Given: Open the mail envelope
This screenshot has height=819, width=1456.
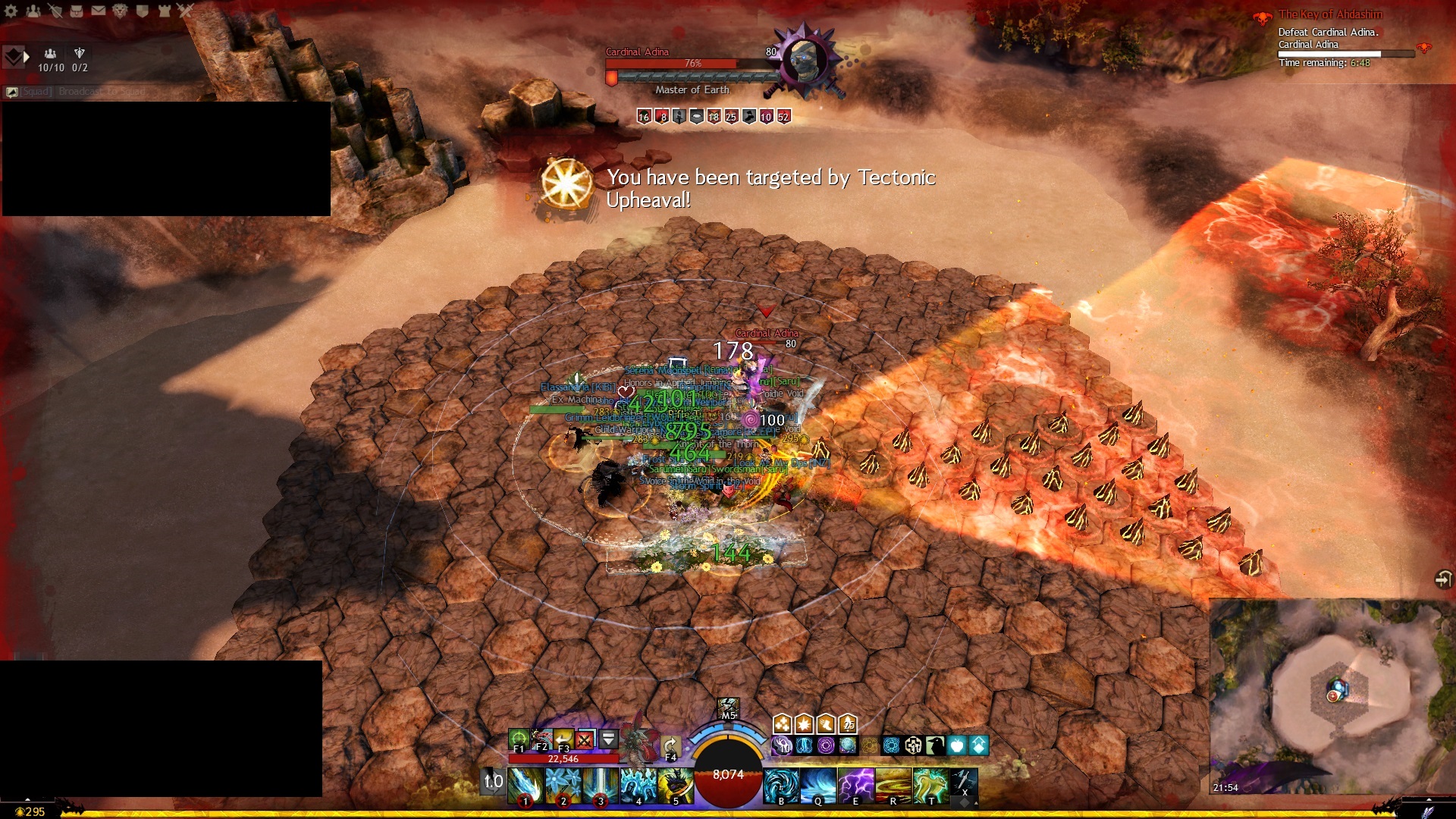Looking at the screenshot, I should coord(99,11).
